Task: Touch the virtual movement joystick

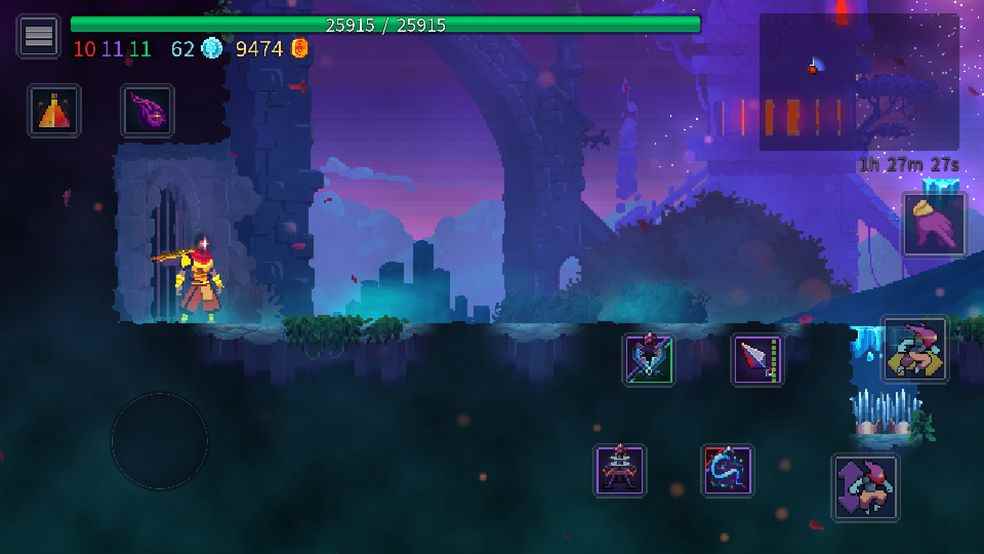Action: point(159,440)
